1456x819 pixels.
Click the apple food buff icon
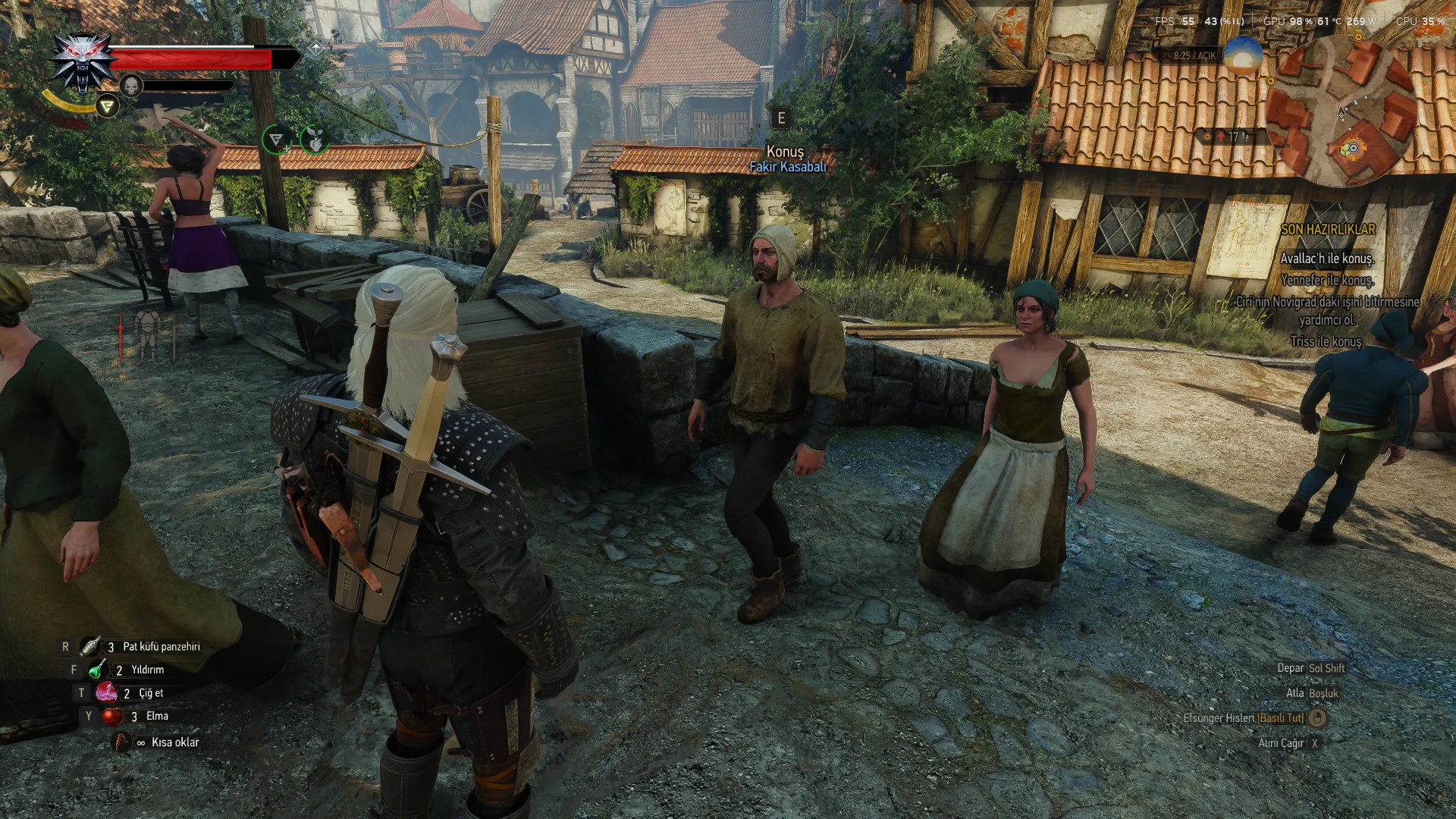tap(315, 140)
